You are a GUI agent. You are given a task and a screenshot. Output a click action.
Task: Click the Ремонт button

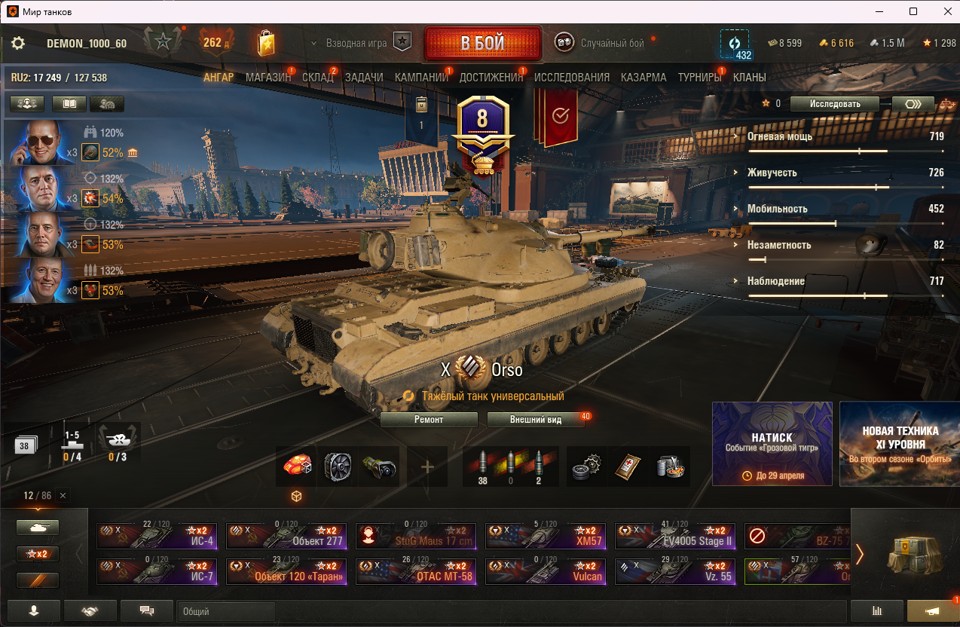point(429,419)
